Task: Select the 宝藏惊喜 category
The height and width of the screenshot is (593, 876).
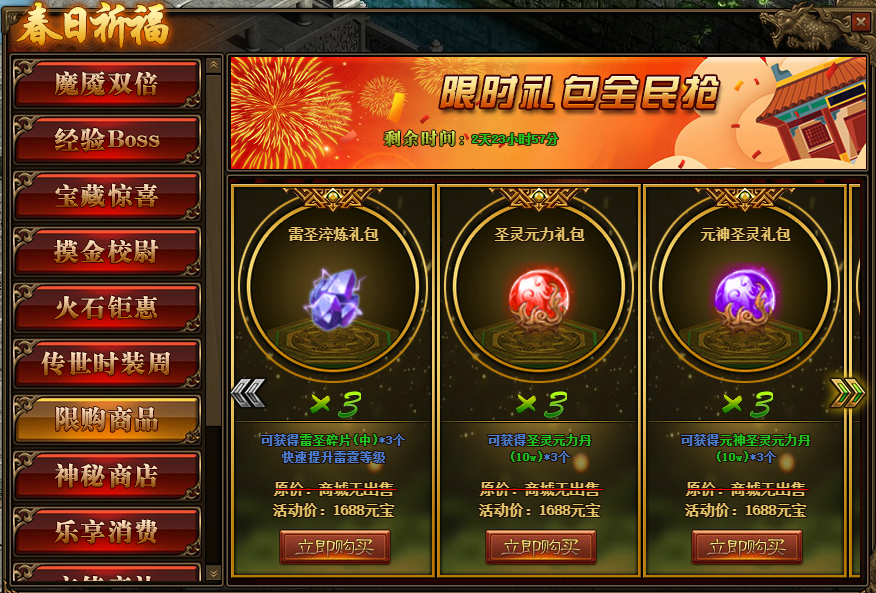Action: 106,196
